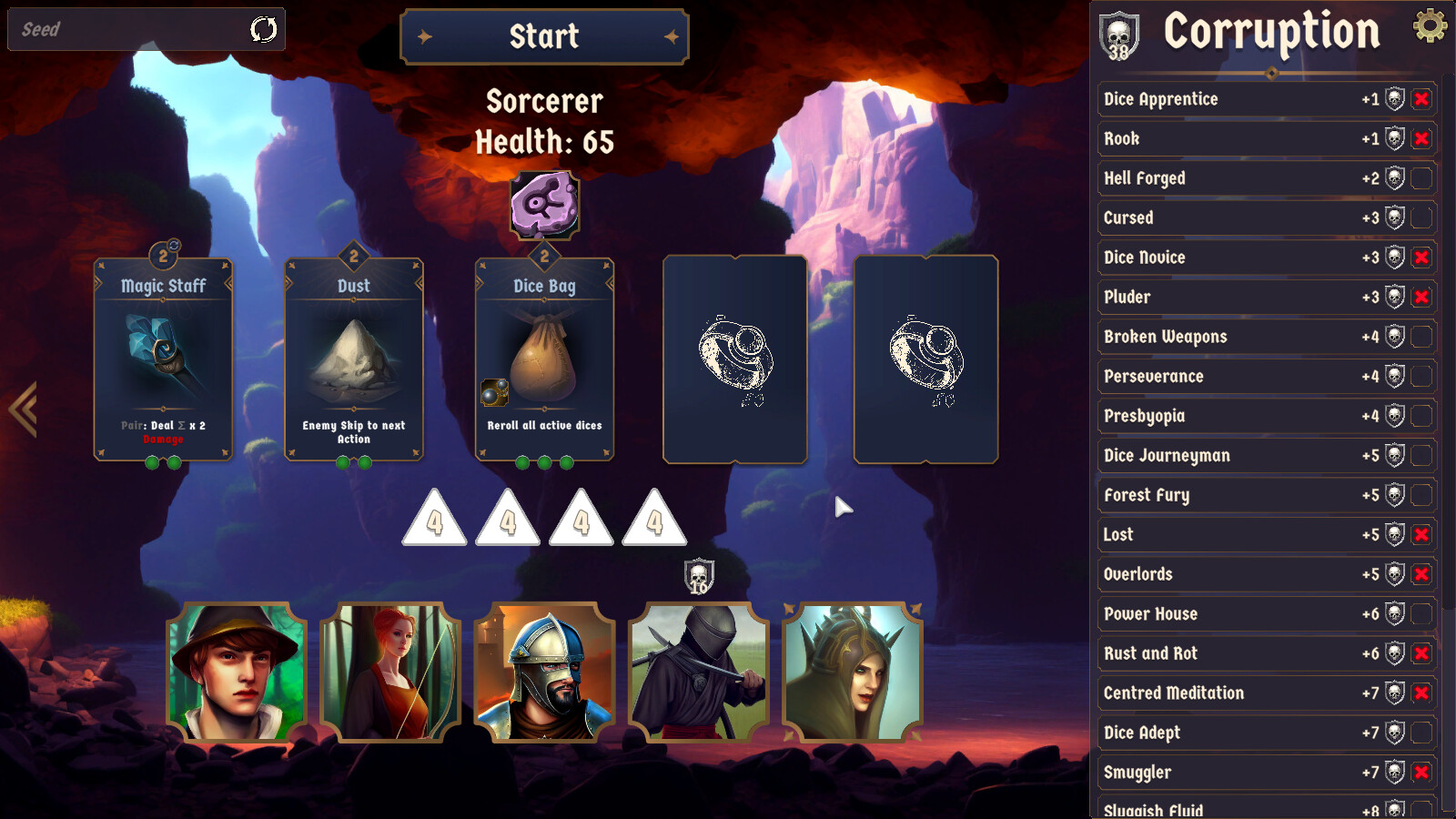Click the Dust card

click(352, 359)
